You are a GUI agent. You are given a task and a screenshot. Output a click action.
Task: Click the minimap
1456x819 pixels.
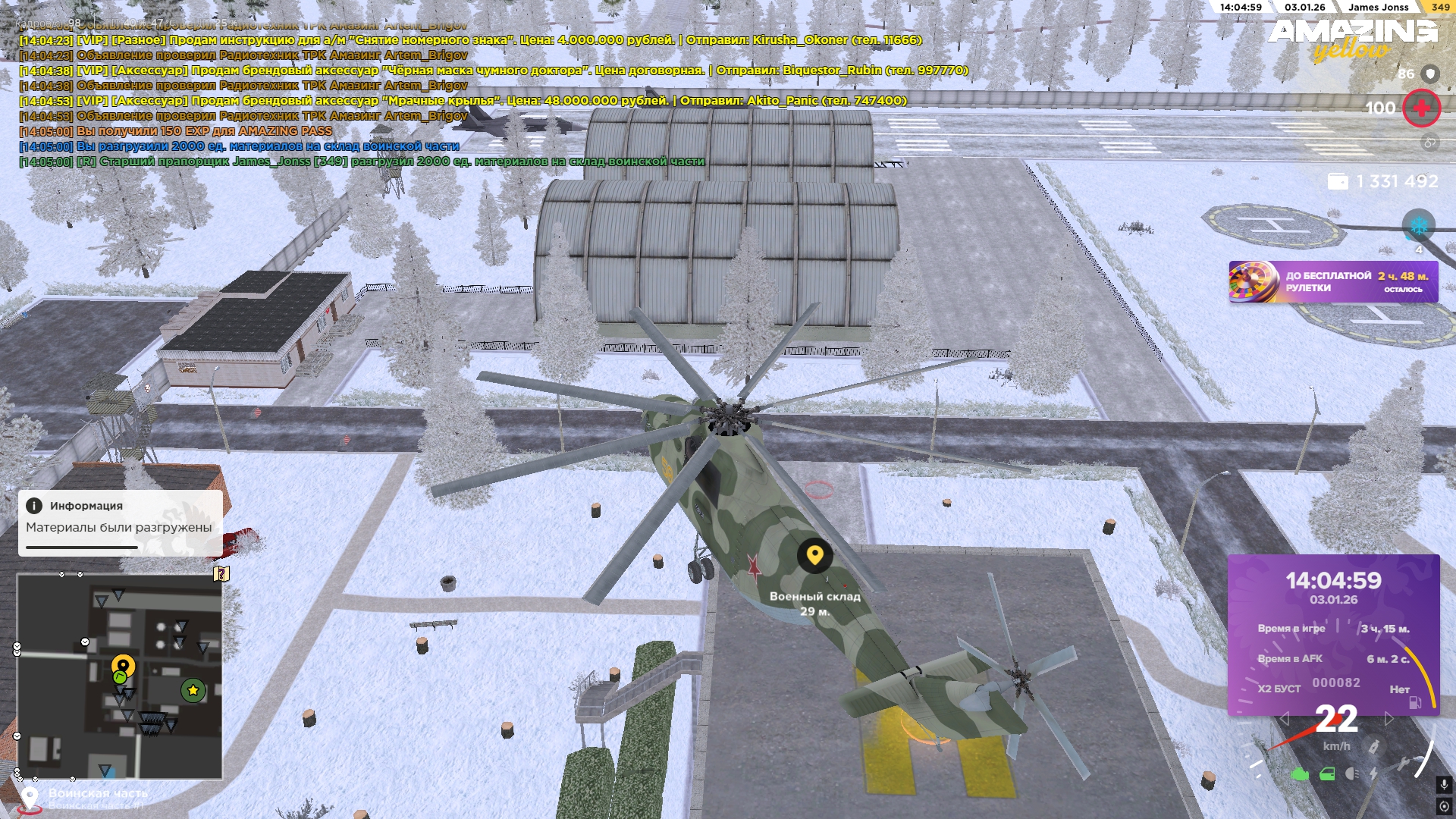pos(120,676)
